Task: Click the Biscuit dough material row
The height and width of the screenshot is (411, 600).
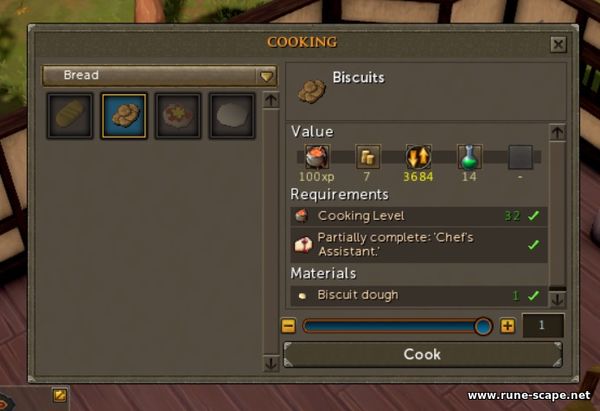Action: (420, 295)
